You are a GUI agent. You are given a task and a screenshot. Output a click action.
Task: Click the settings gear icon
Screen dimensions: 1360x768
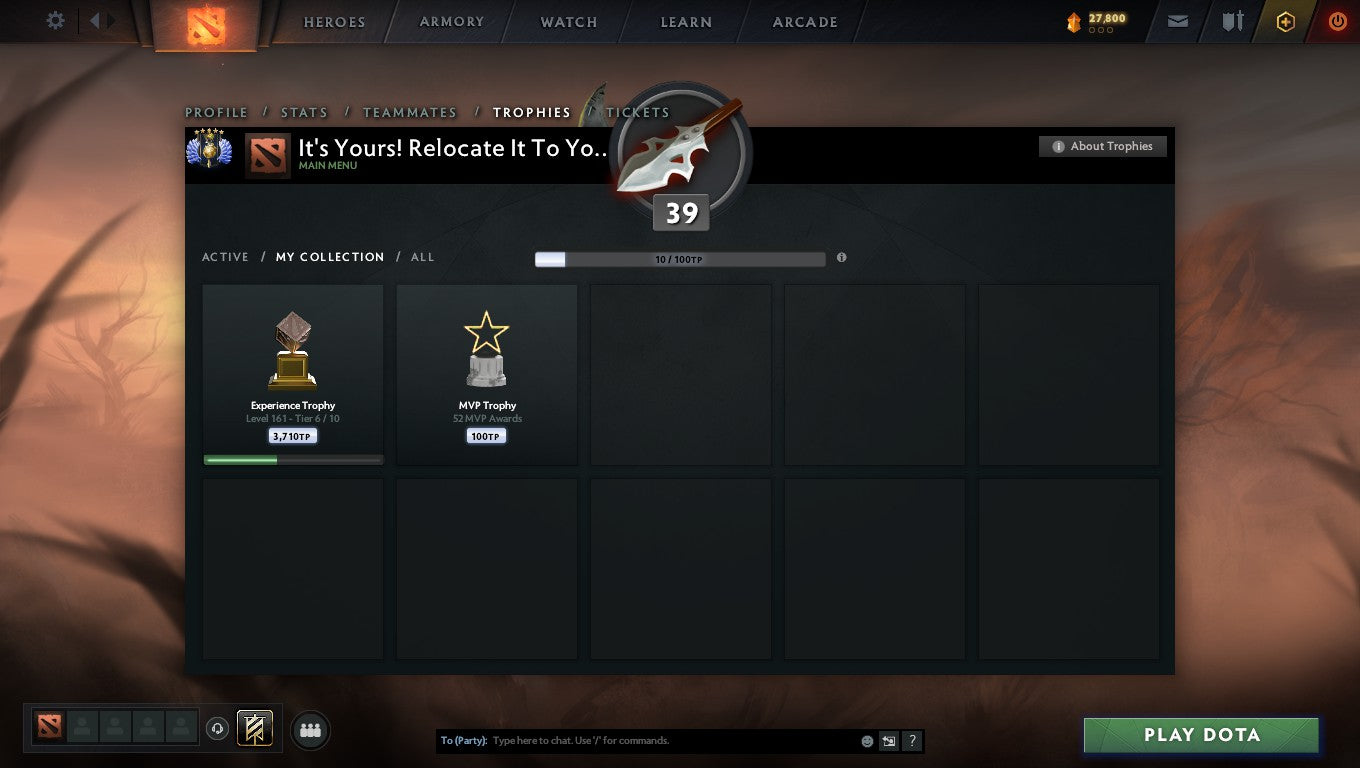(55, 20)
